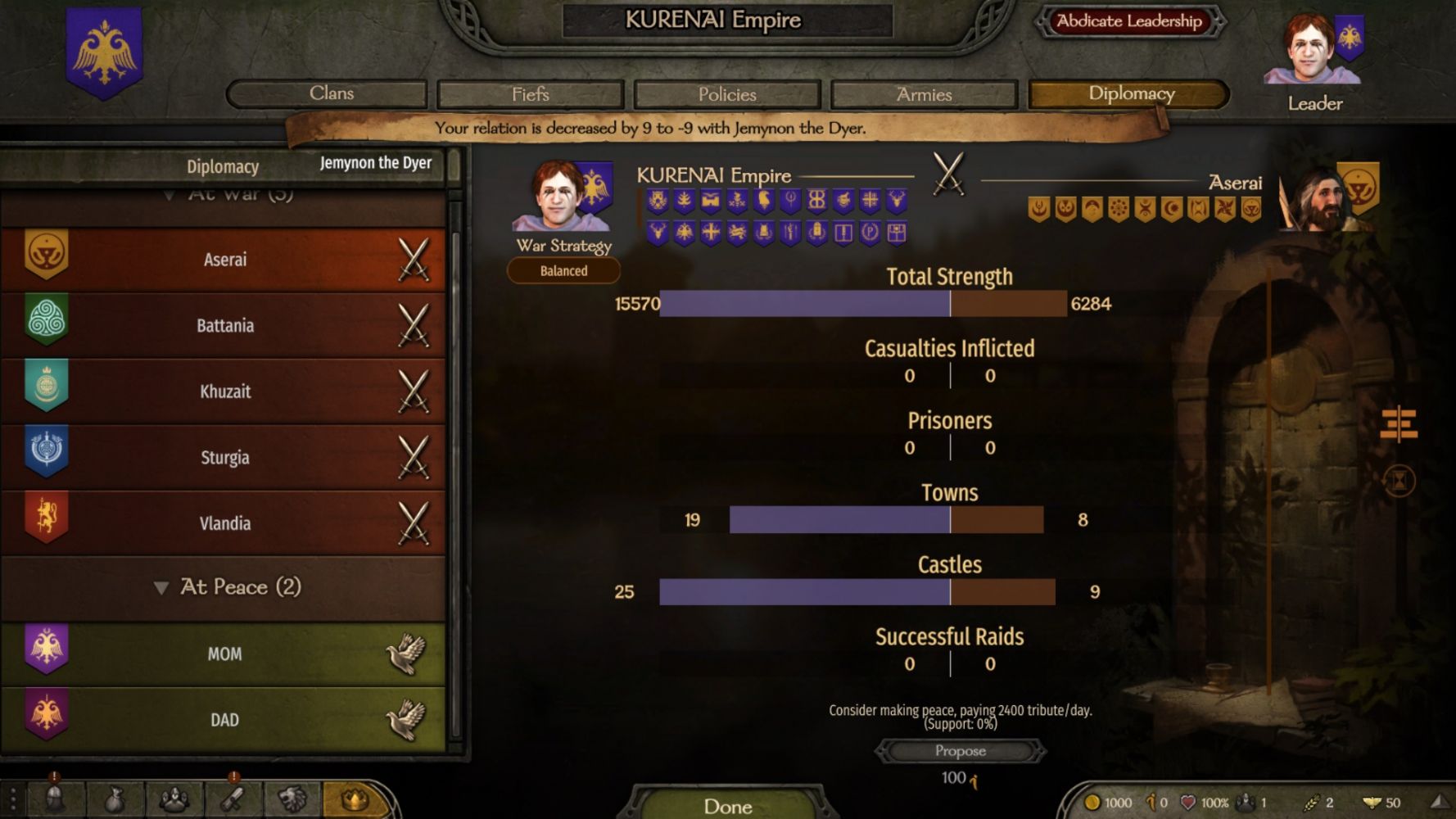This screenshot has height=819, width=1456.
Task: Open the Fiefs tab
Action: click(530, 94)
